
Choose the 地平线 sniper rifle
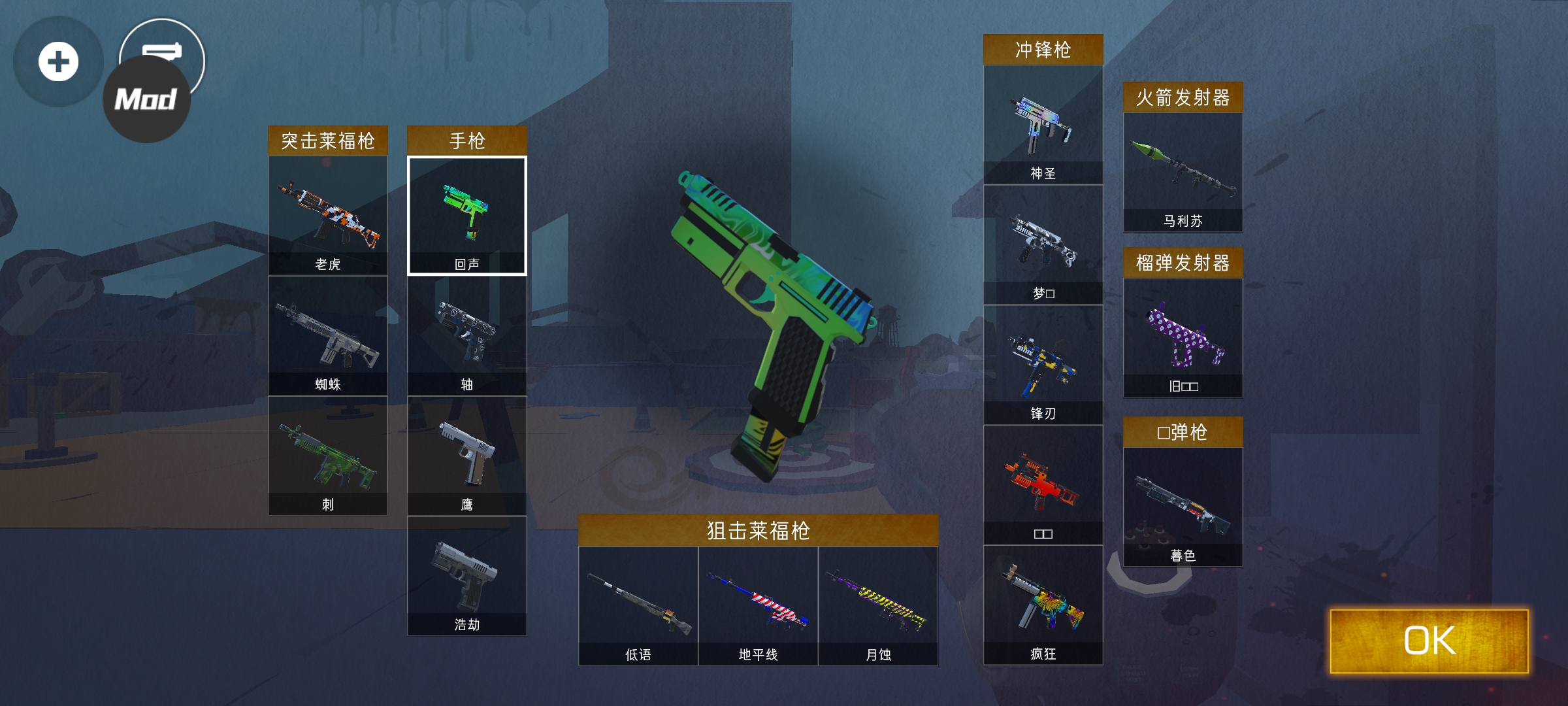(758, 606)
